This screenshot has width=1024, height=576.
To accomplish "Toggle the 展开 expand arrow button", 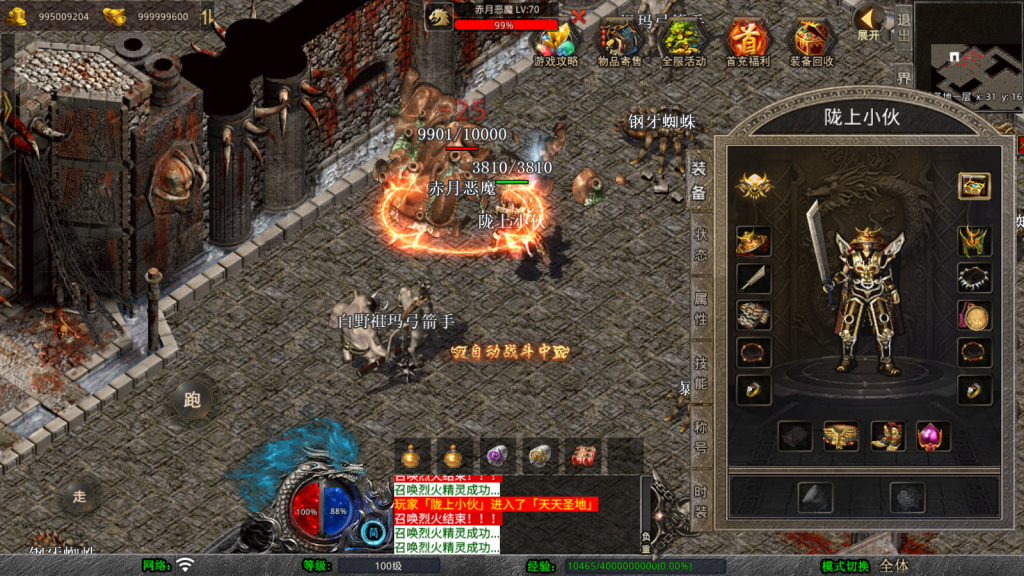I will coord(868,22).
